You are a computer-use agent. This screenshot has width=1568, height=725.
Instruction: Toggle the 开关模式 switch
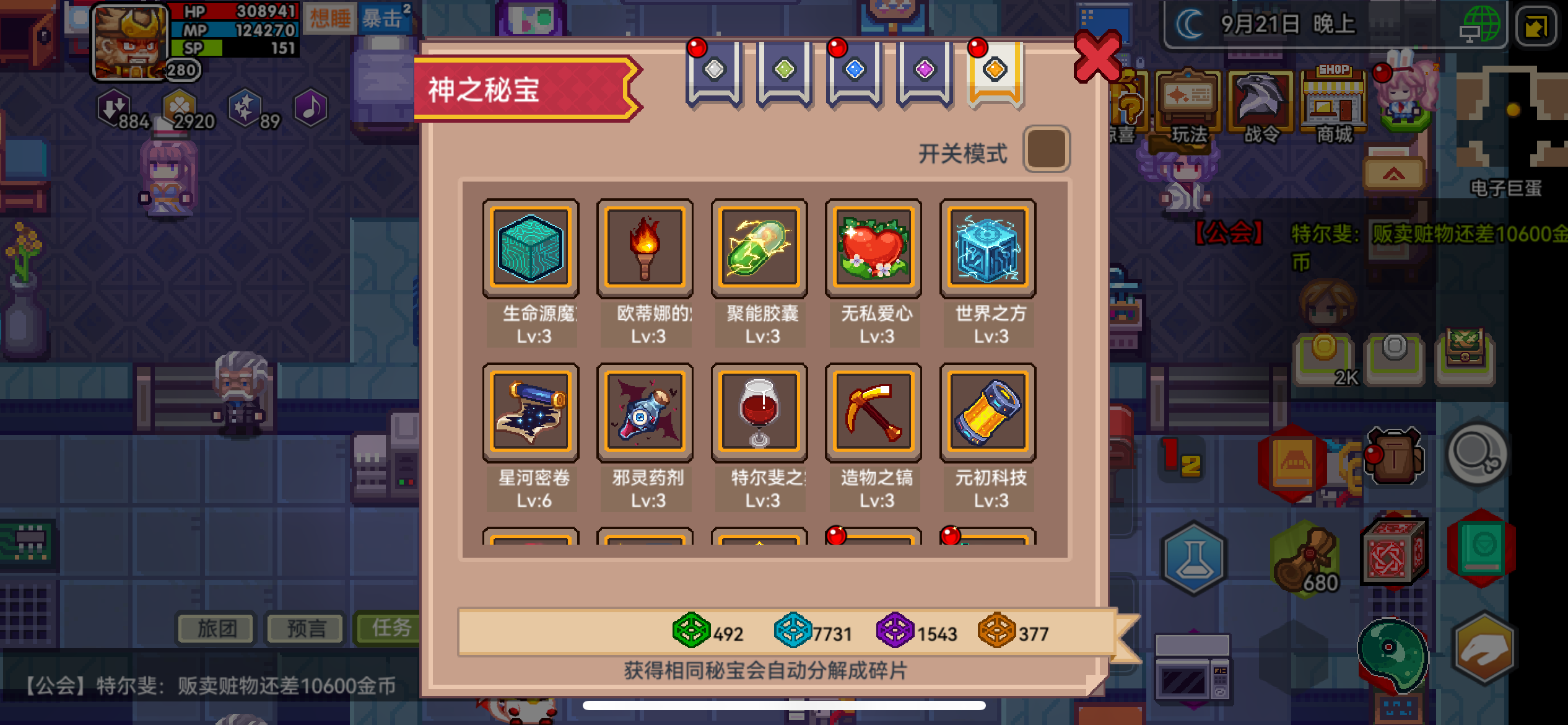(x=1047, y=149)
